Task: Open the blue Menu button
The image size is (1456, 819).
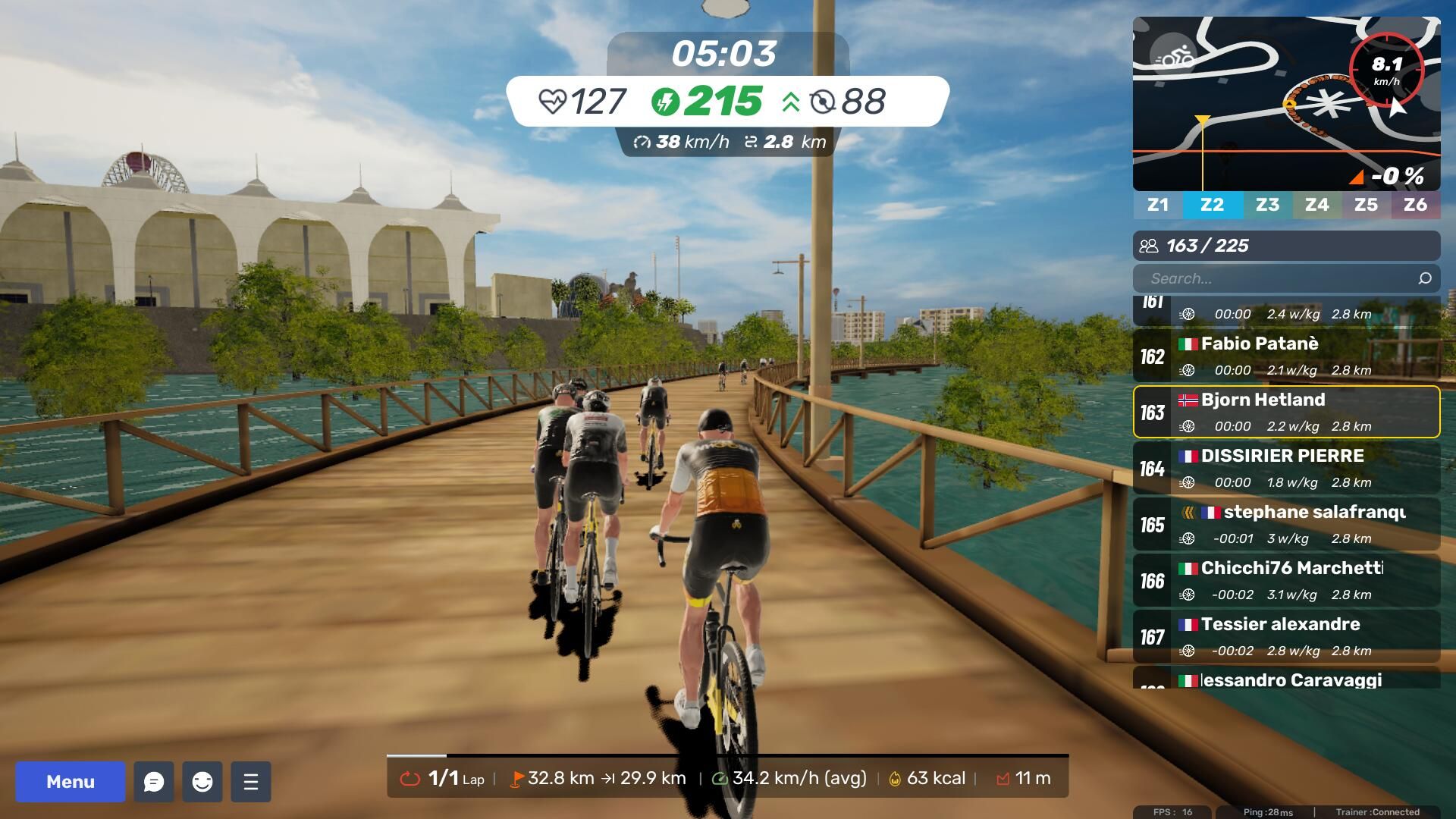Action: click(x=70, y=782)
